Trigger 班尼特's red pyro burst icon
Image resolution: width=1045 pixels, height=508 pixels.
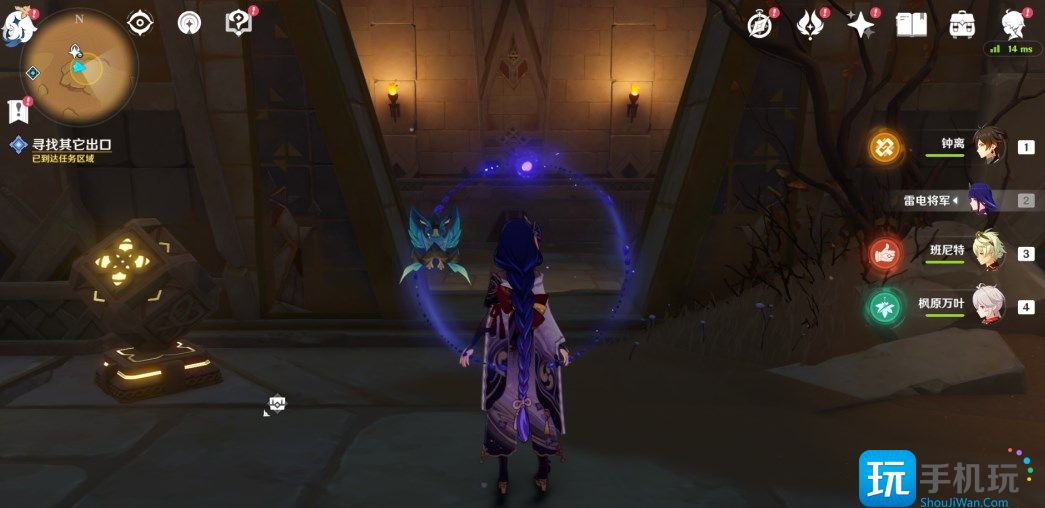click(884, 253)
